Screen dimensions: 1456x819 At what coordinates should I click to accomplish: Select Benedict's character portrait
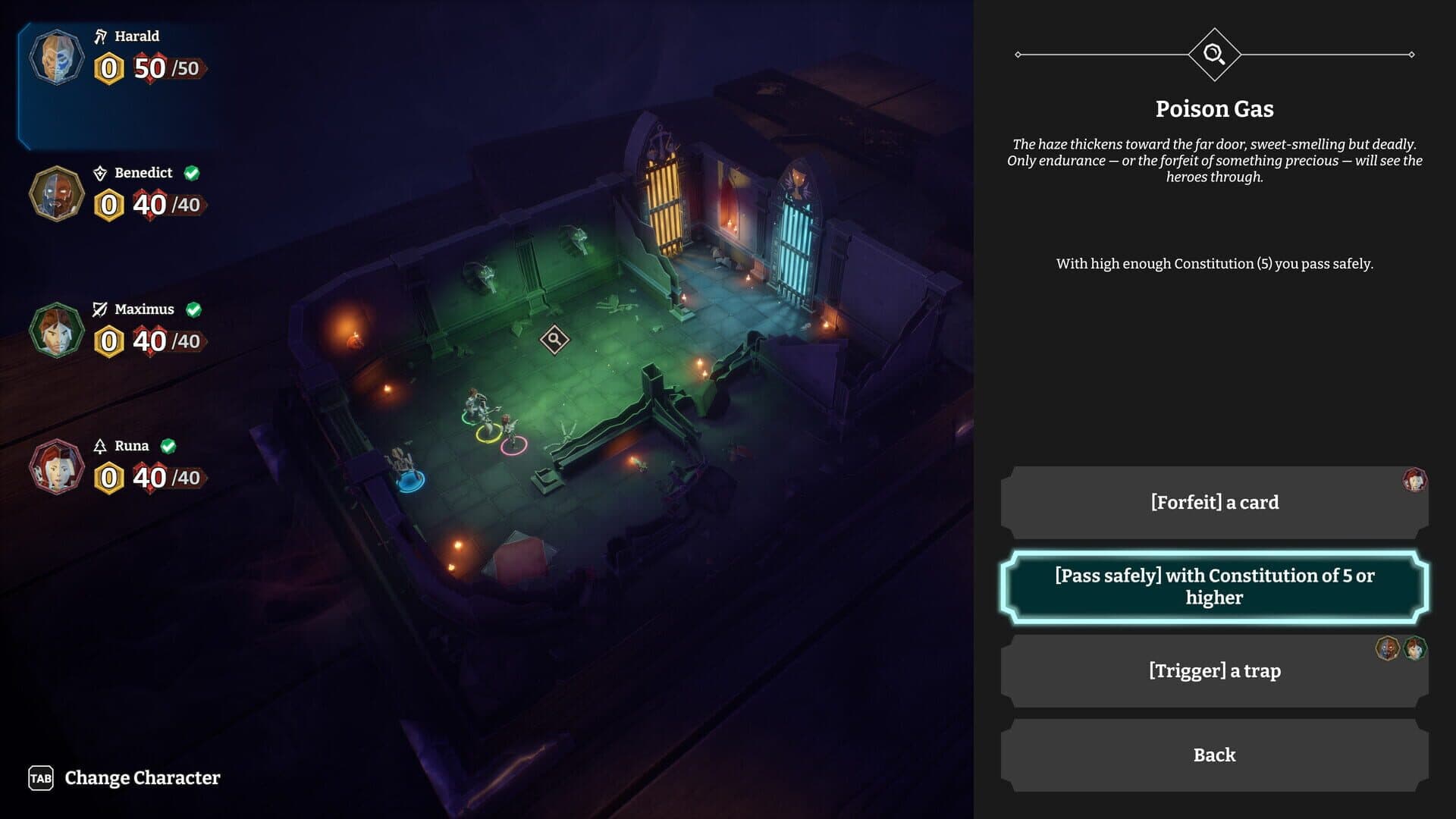pos(57,193)
